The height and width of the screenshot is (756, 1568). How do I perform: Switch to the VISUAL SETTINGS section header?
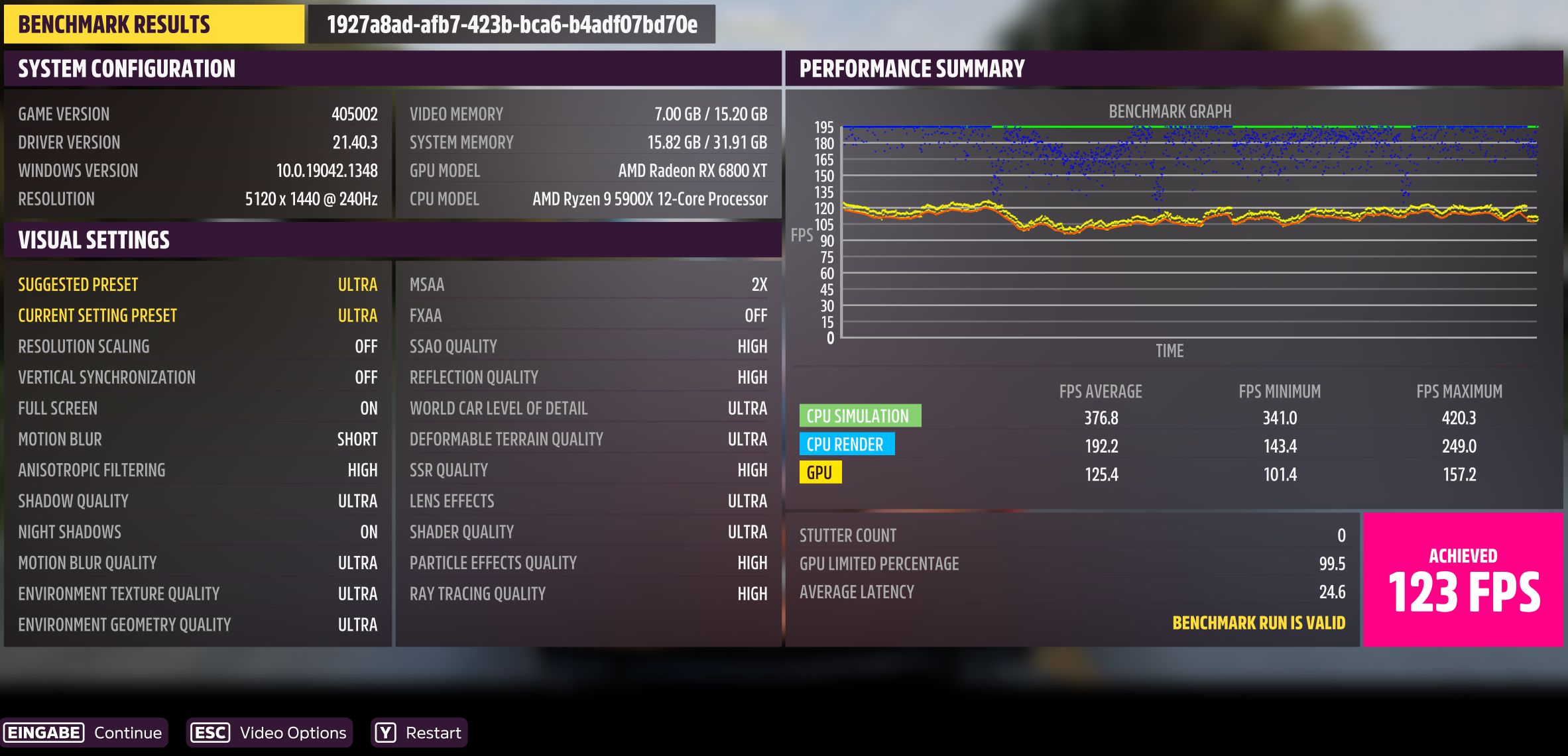pyautogui.click(x=94, y=239)
